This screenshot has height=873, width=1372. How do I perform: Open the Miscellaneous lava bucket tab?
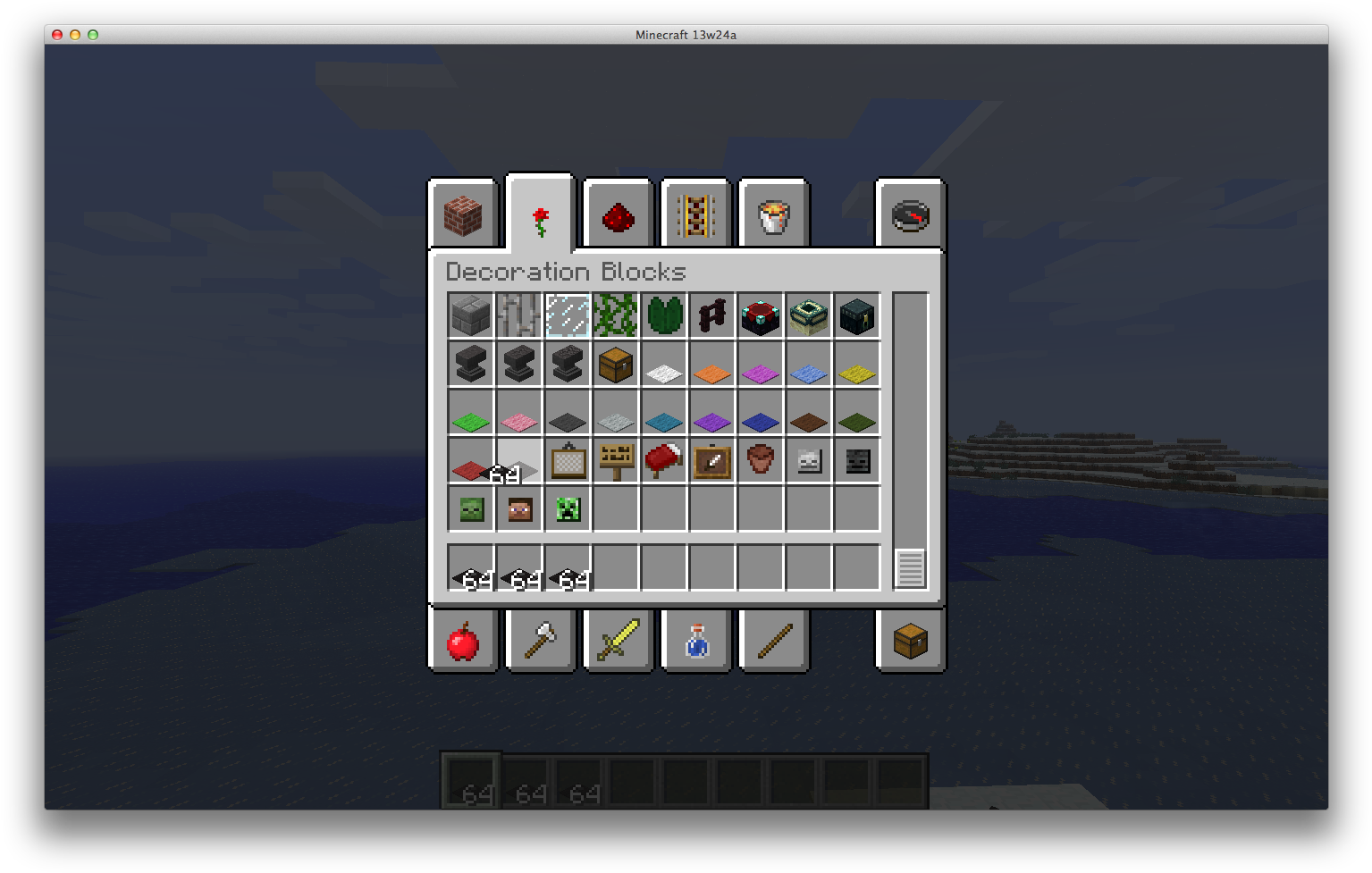click(x=774, y=216)
